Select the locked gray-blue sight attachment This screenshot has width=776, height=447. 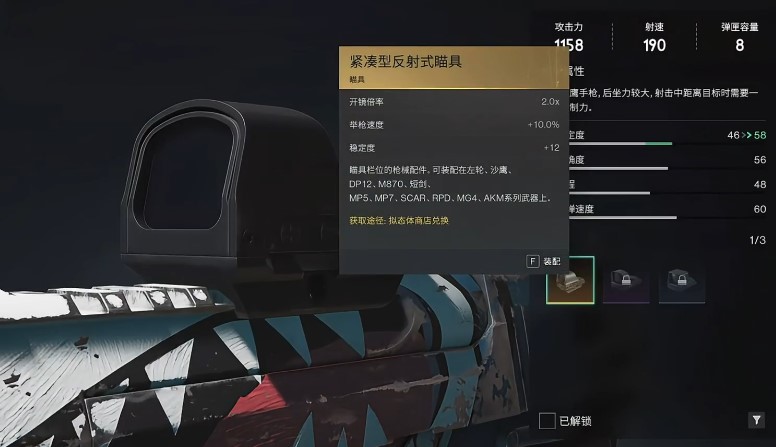pyautogui.click(x=681, y=281)
